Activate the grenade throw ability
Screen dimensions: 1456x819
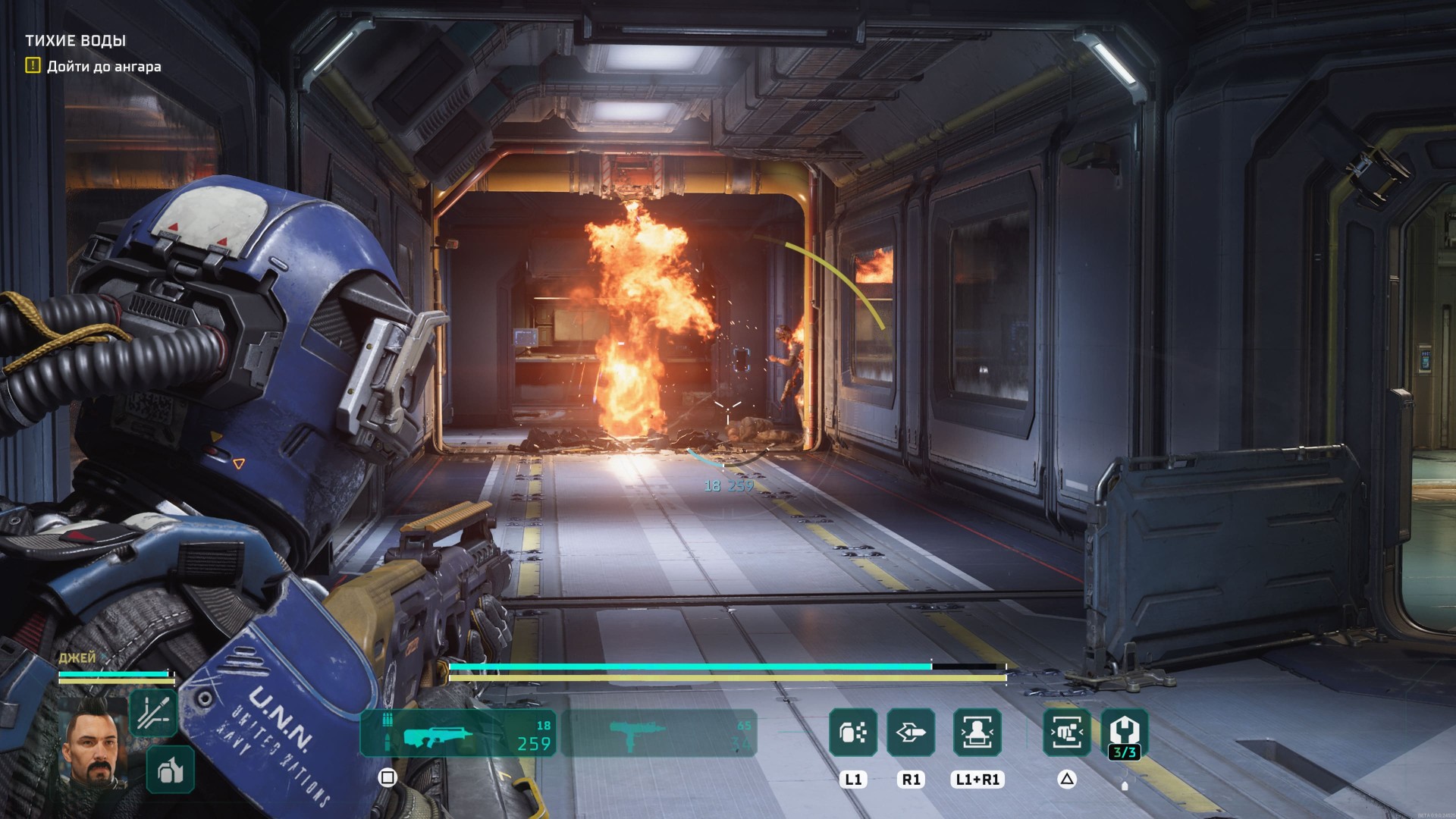853,733
